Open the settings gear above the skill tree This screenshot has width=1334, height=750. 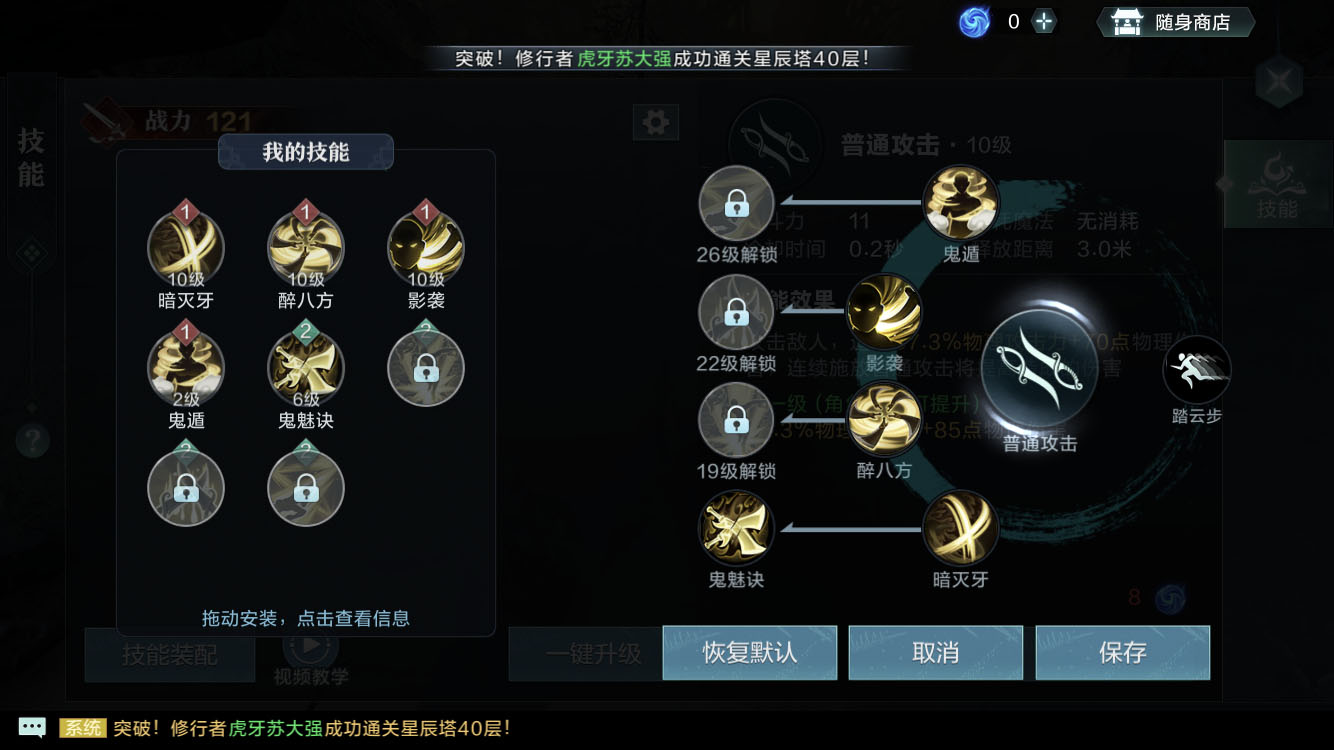click(x=656, y=120)
